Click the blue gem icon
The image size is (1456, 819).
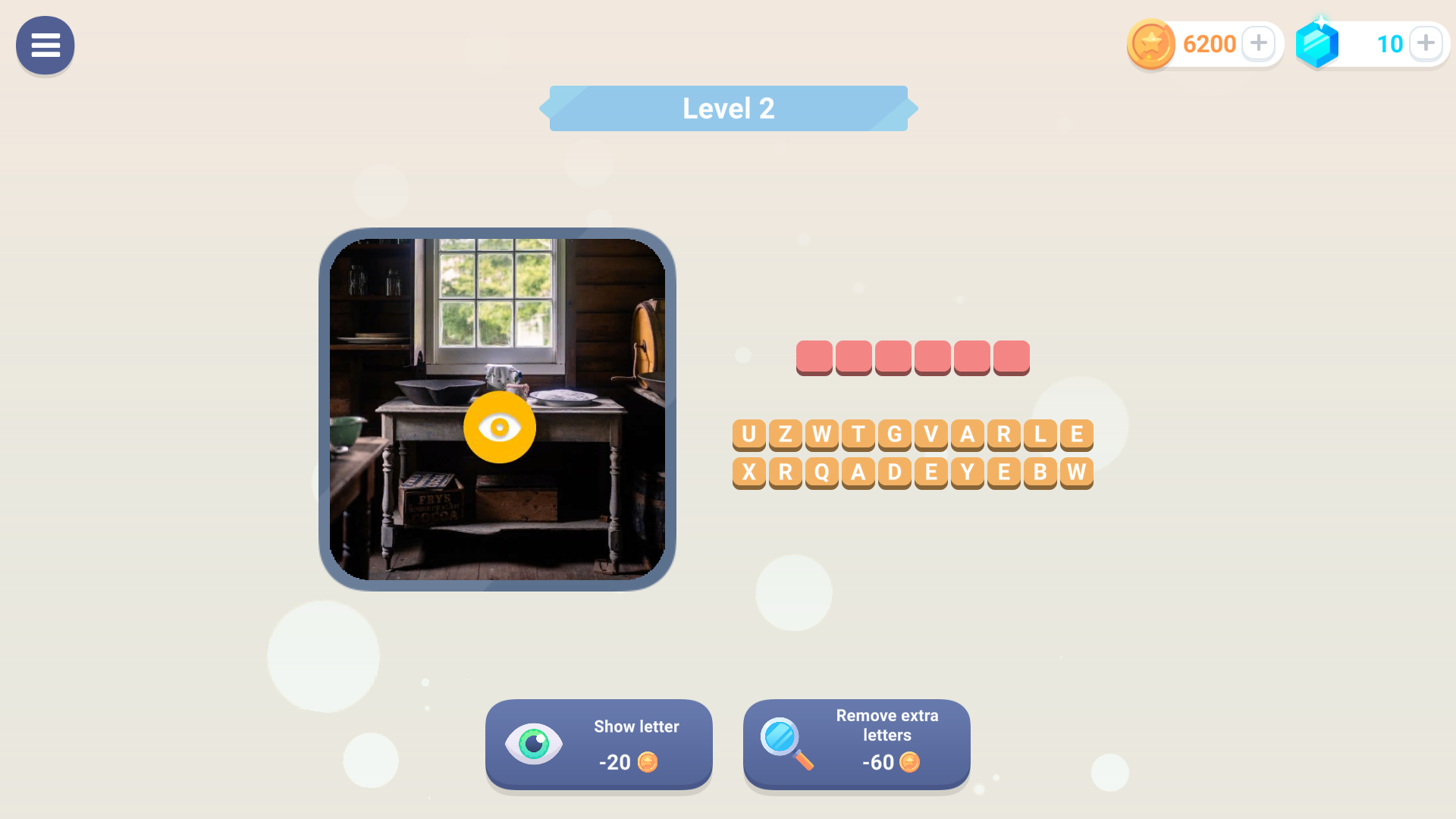(1318, 43)
